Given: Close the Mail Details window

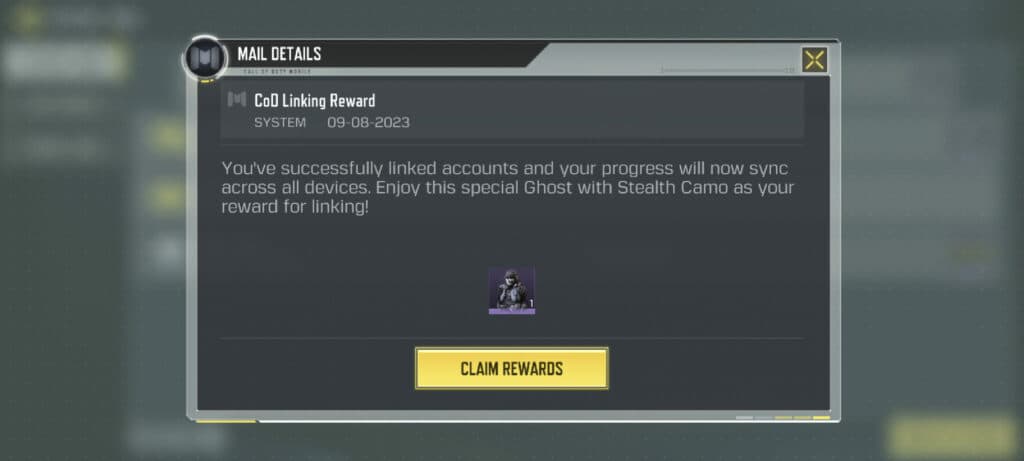Looking at the screenshot, I should click(x=814, y=60).
